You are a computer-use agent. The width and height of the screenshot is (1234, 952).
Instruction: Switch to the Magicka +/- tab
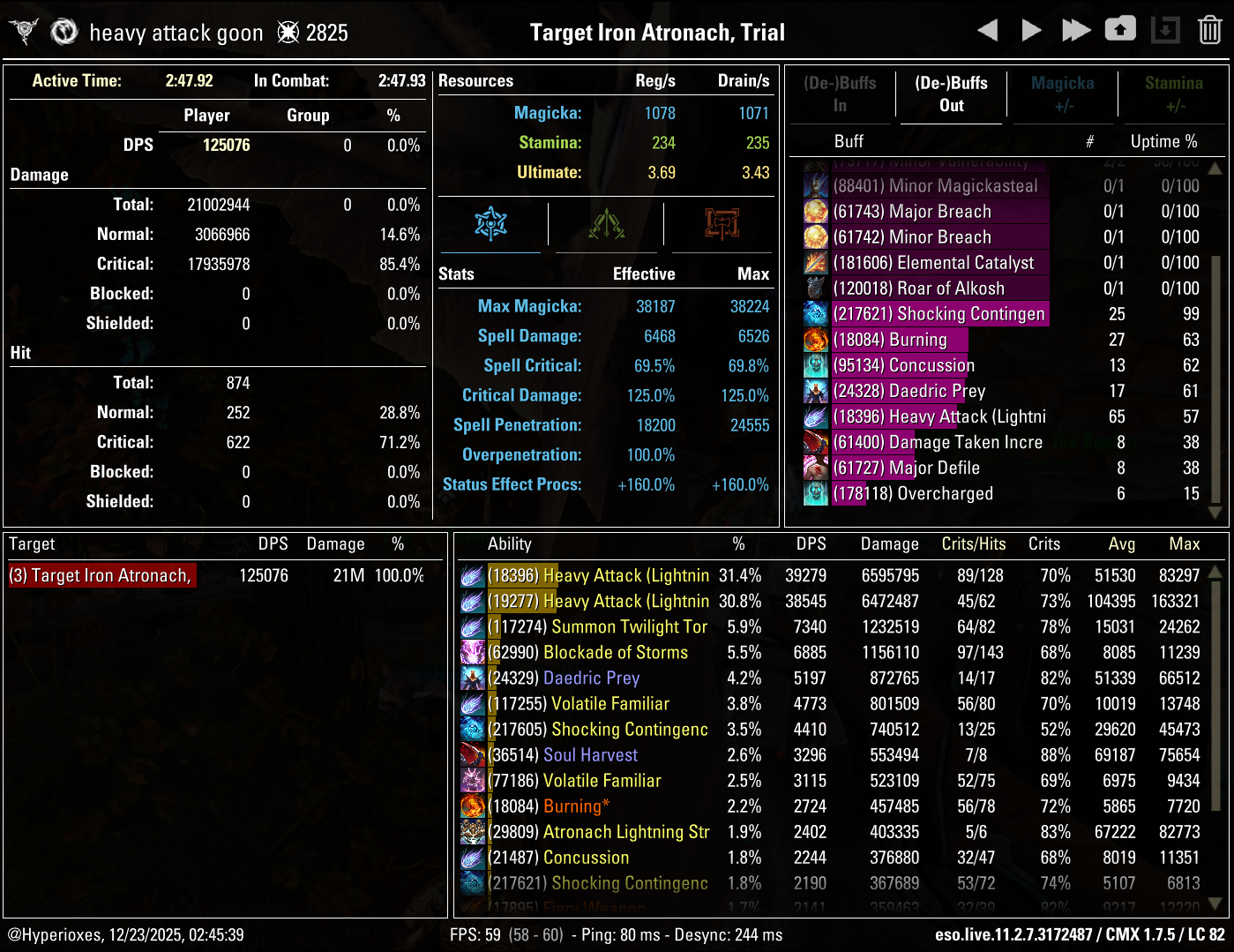tap(1062, 94)
